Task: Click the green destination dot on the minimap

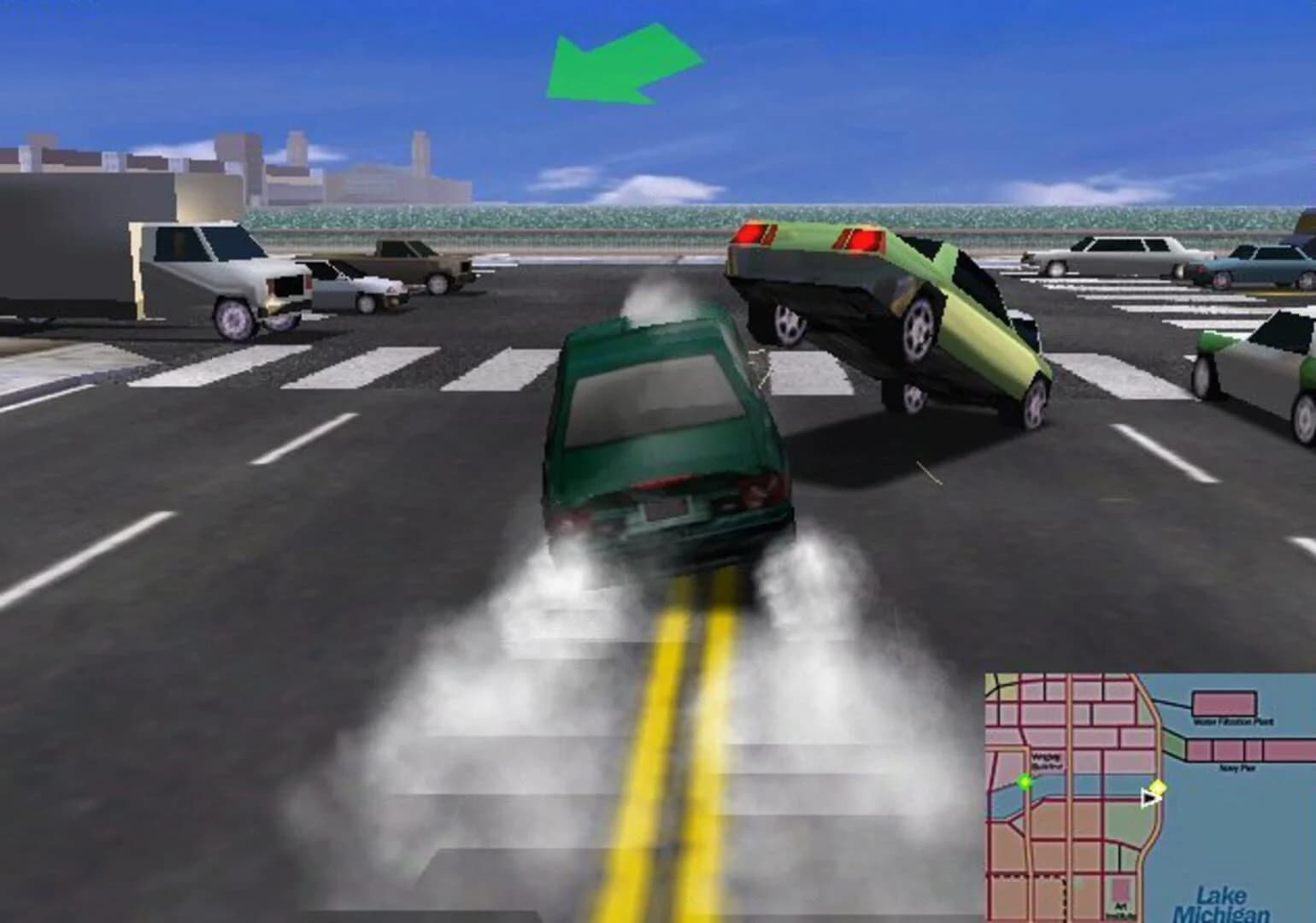Action: [1025, 783]
